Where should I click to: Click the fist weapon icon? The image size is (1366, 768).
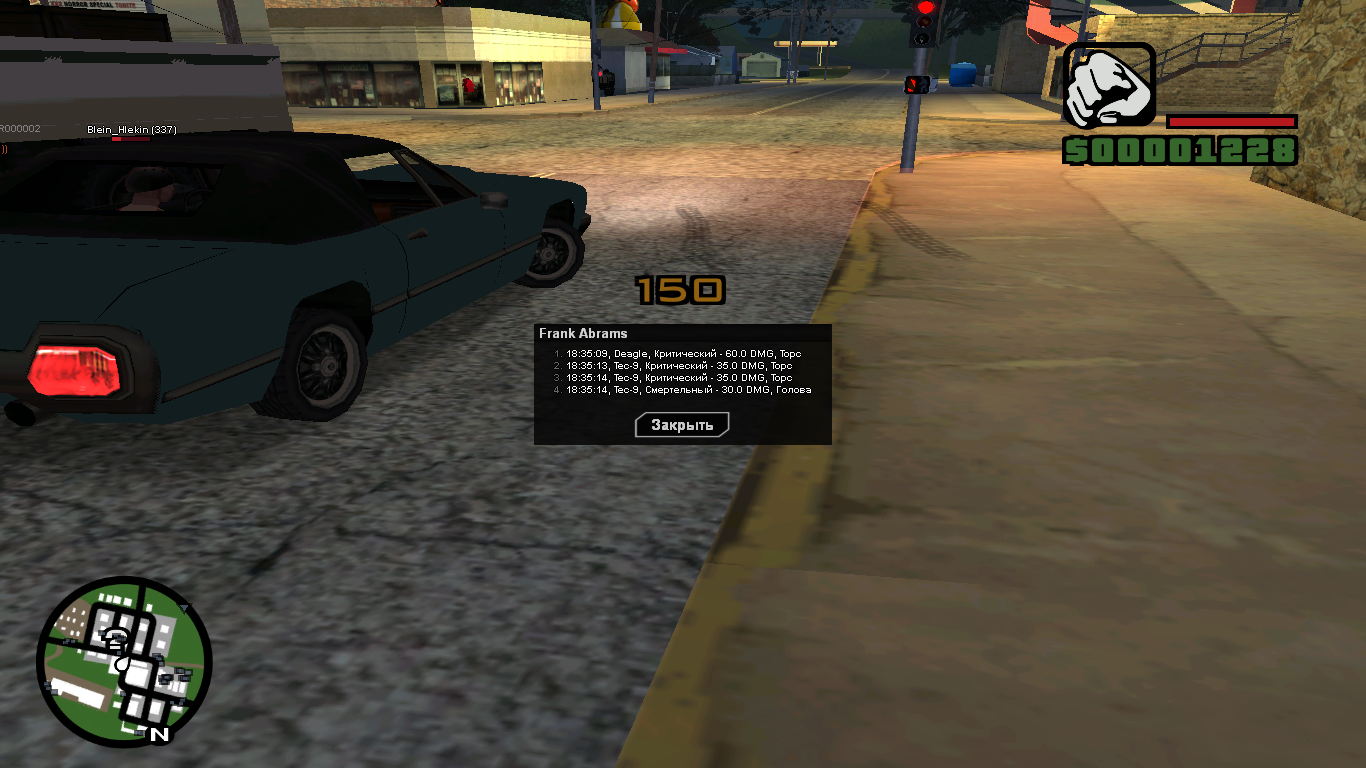click(x=1109, y=85)
